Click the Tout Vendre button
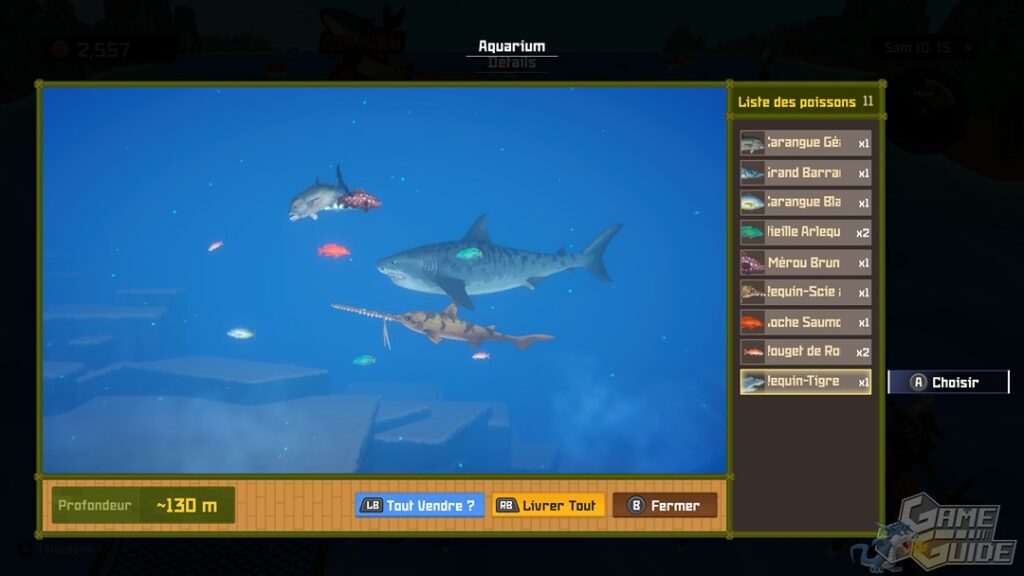This screenshot has height=576, width=1024. (x=420, y=505)
